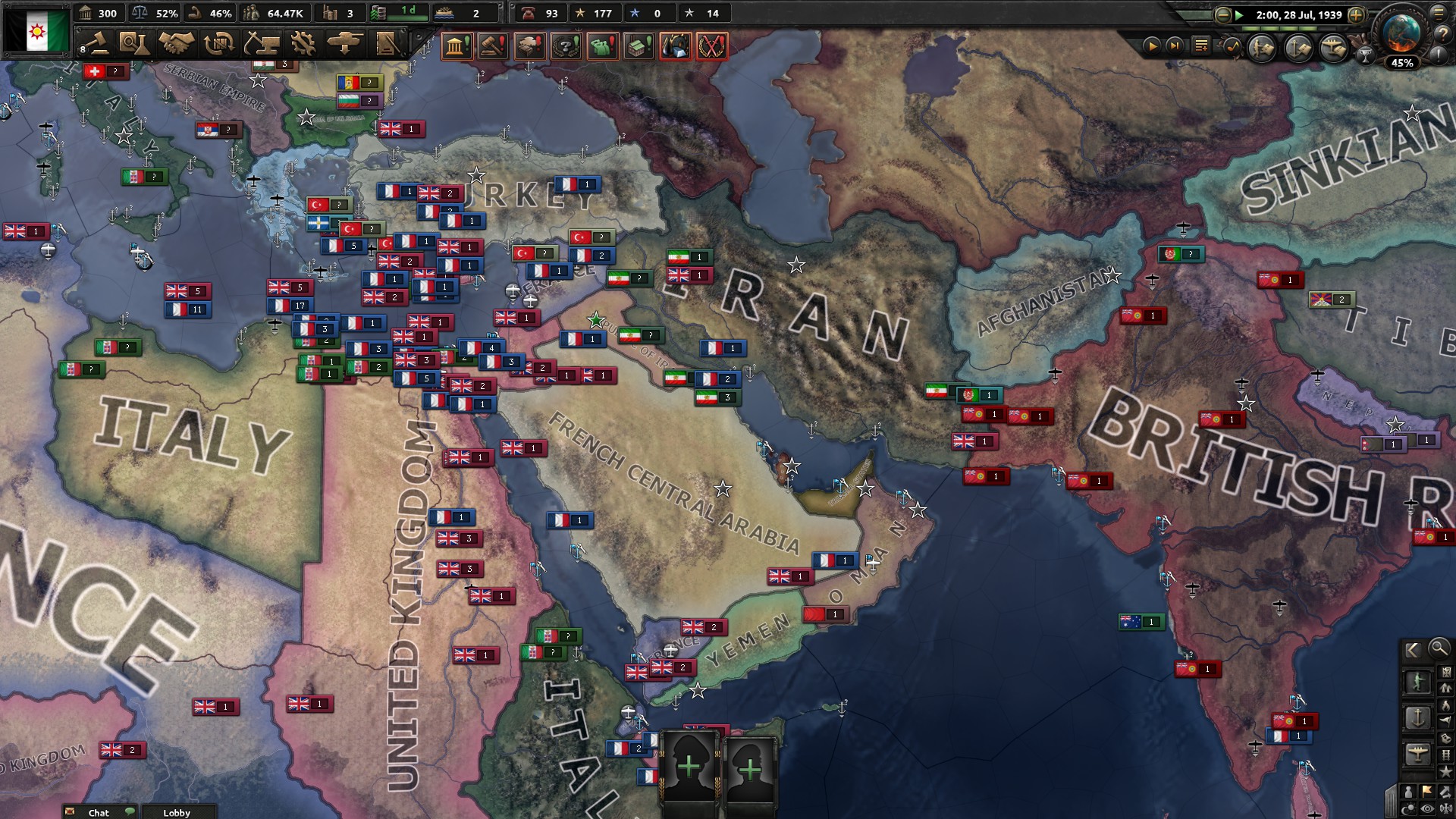Toggle the fog of war eye icon
The image size is (1456, 819).
click(x=1427, y=808)
